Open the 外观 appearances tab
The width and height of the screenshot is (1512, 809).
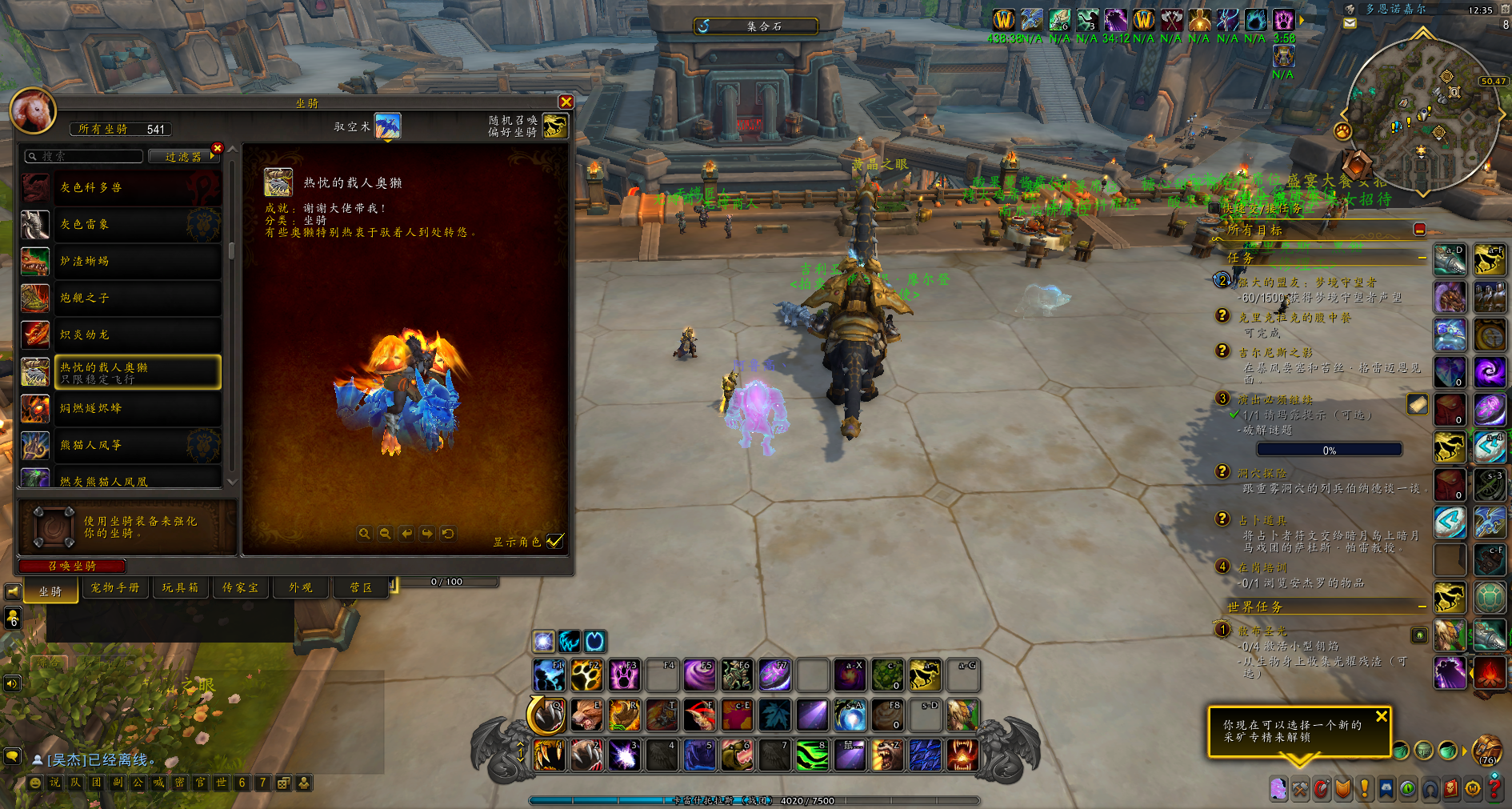pyautogui.click(x=301, y=588)
